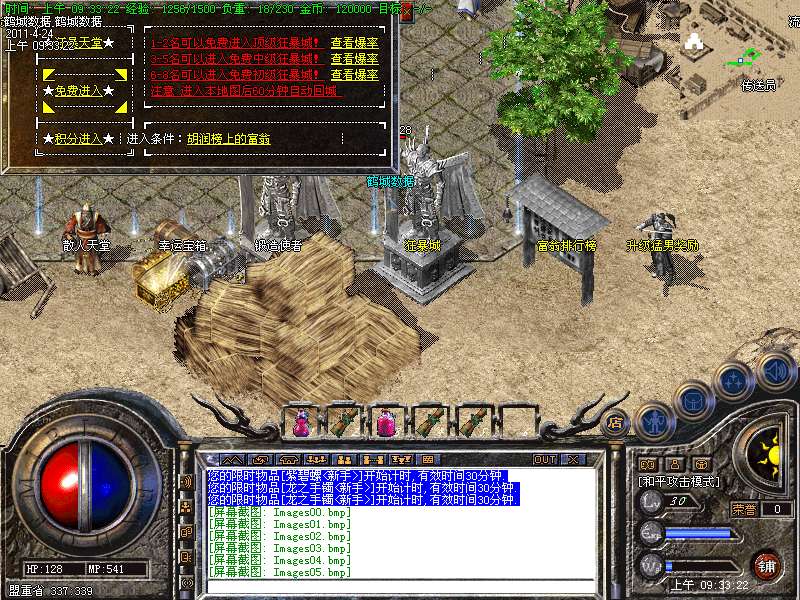Use the first pink potion in the belt
The height and width of the screenshot is (600, 800).
tap(301, 423)
